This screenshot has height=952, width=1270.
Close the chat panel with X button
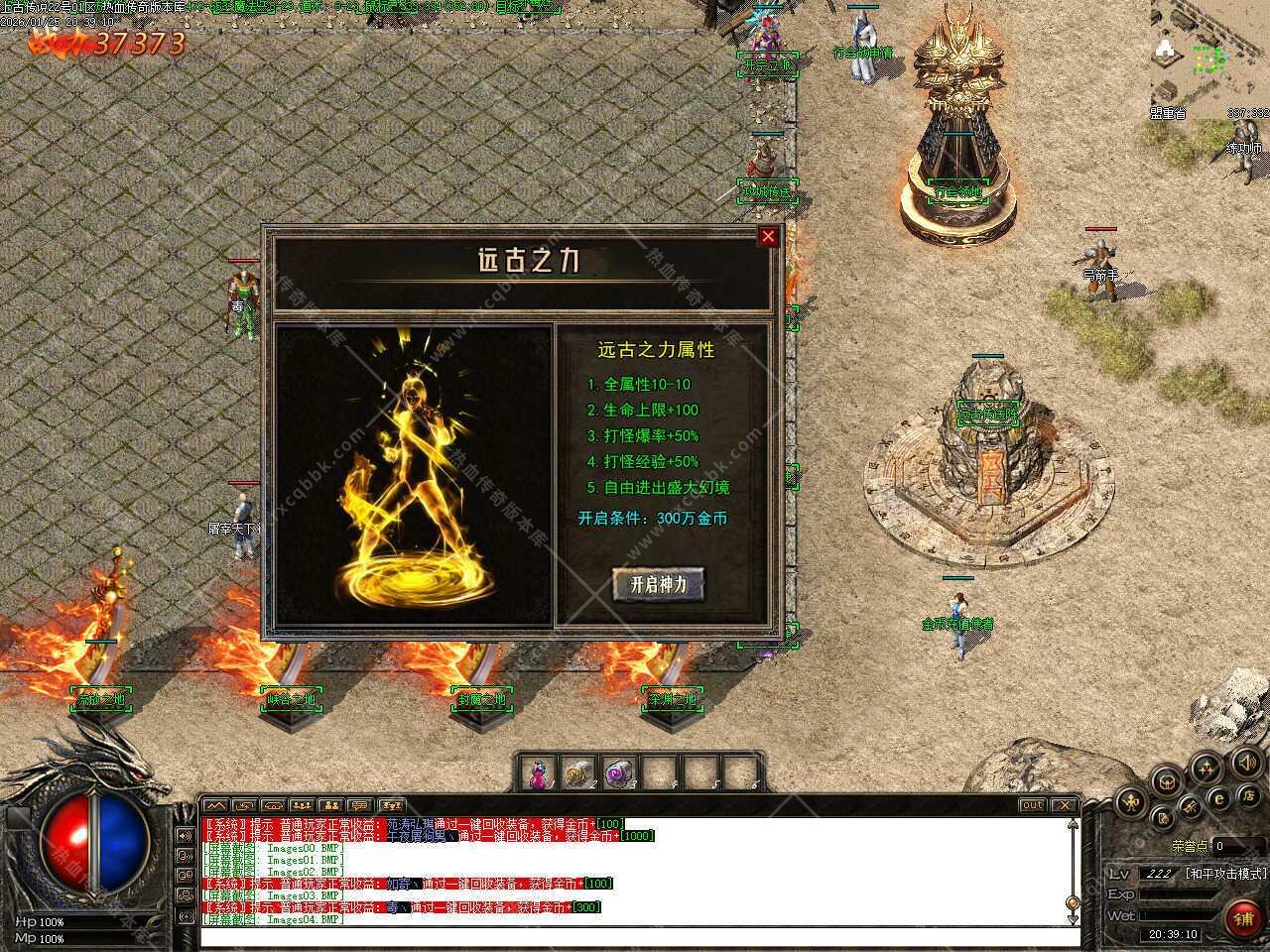pos(1064,805)
